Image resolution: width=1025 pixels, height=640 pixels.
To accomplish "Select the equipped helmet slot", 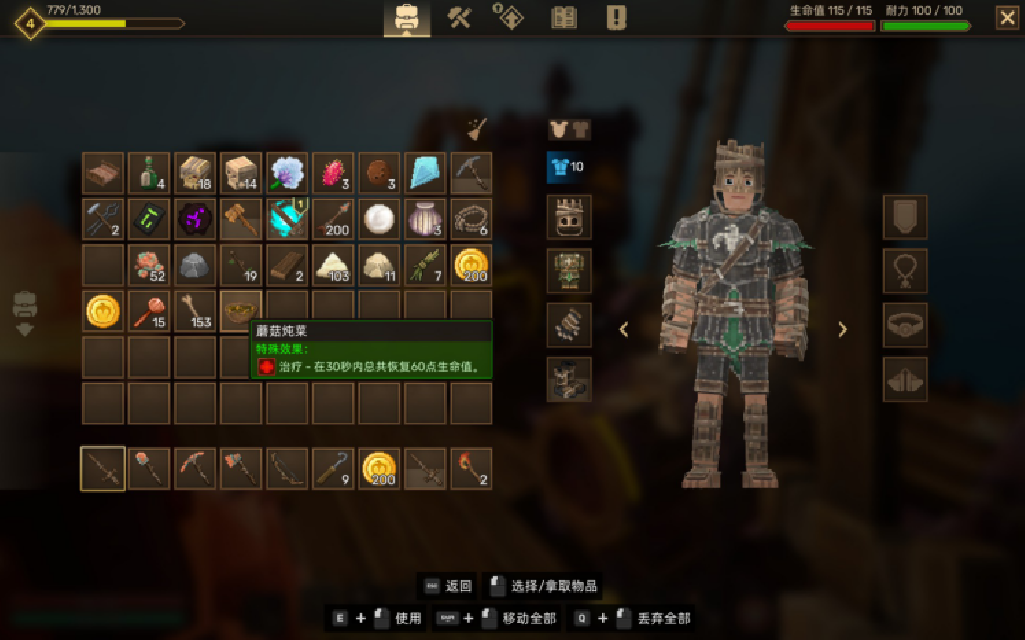I will [569, 217].
